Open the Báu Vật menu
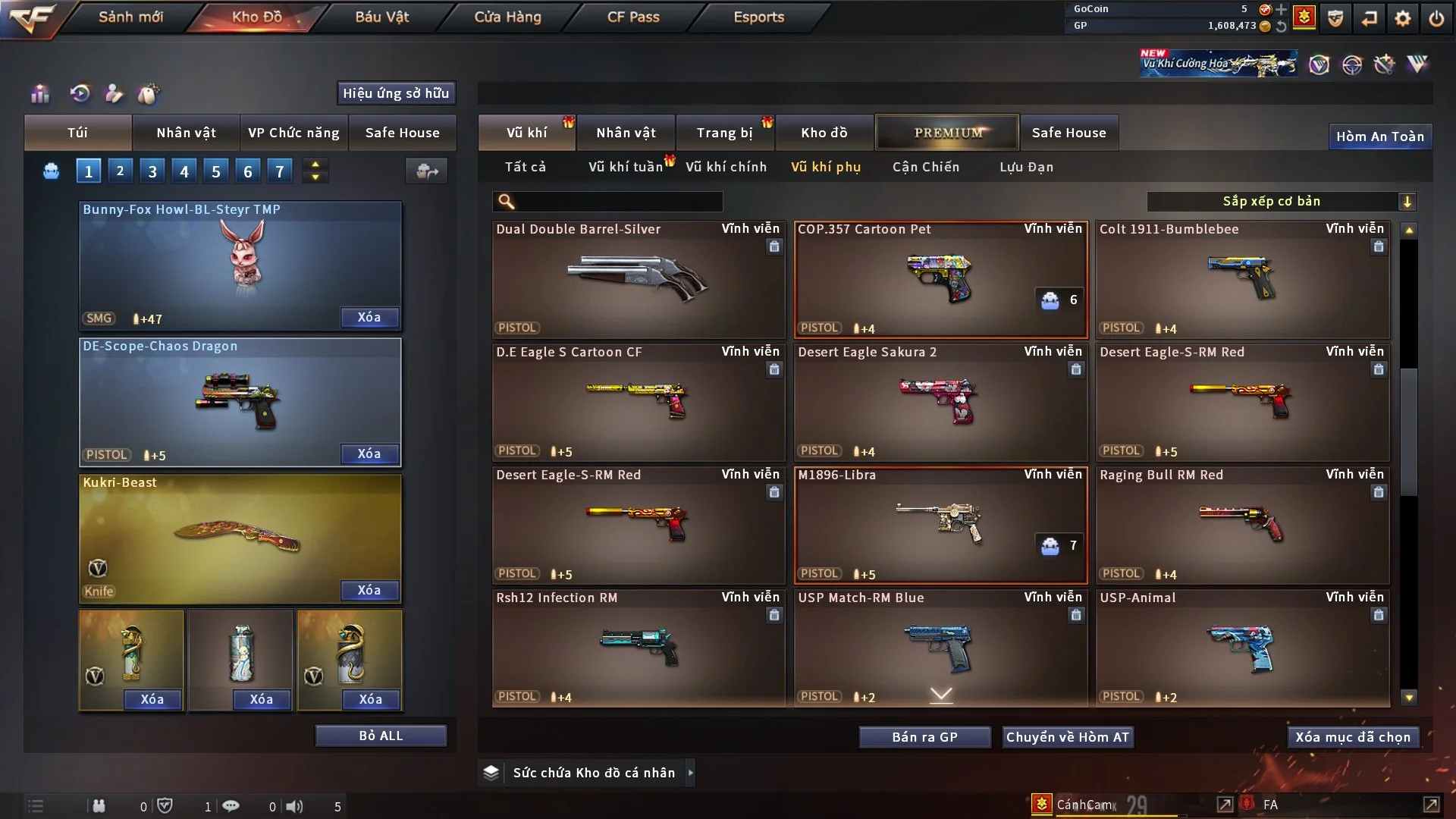 [x=381, y=17]
